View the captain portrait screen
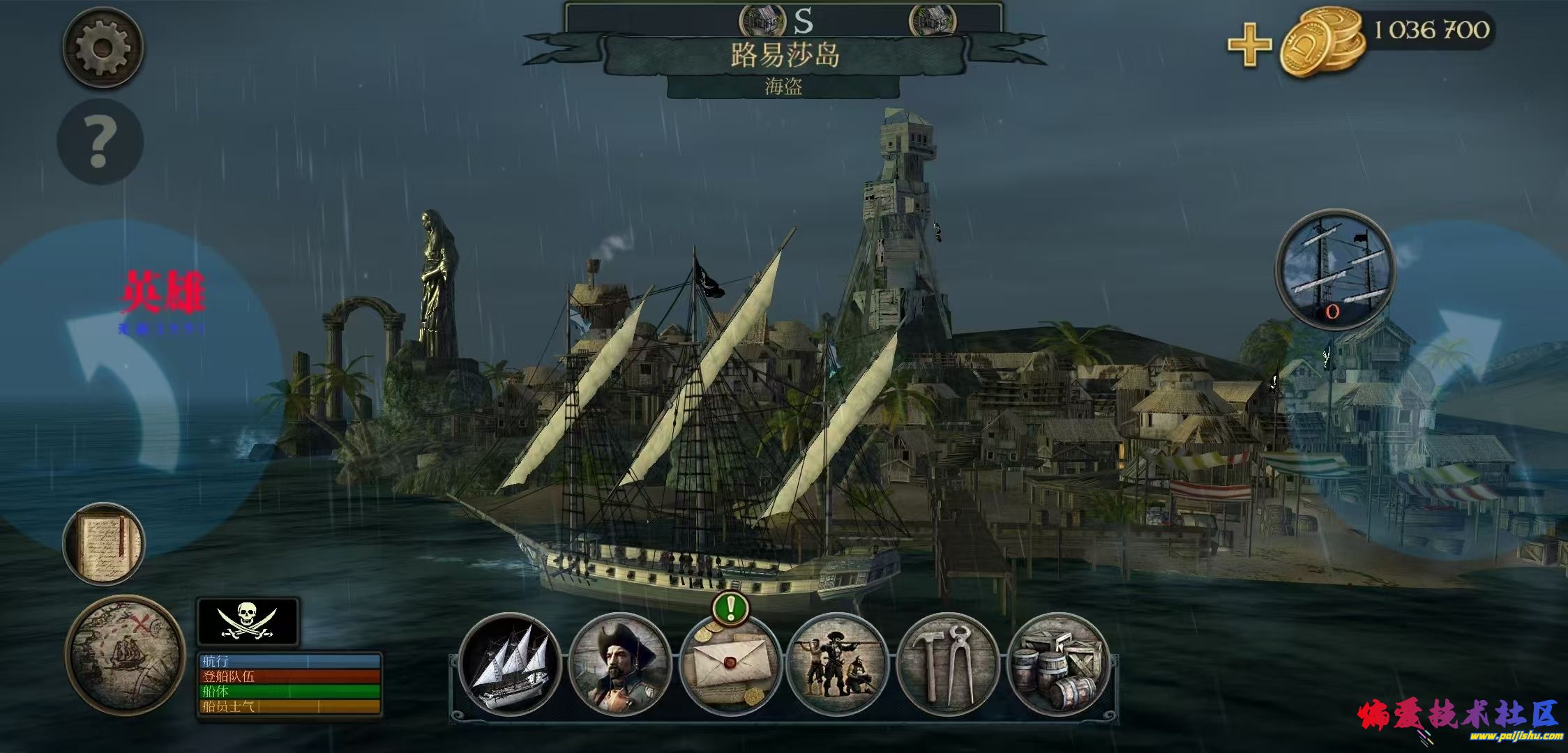Viewport: 1568px width, 753px height. click(x=620, y=664)
